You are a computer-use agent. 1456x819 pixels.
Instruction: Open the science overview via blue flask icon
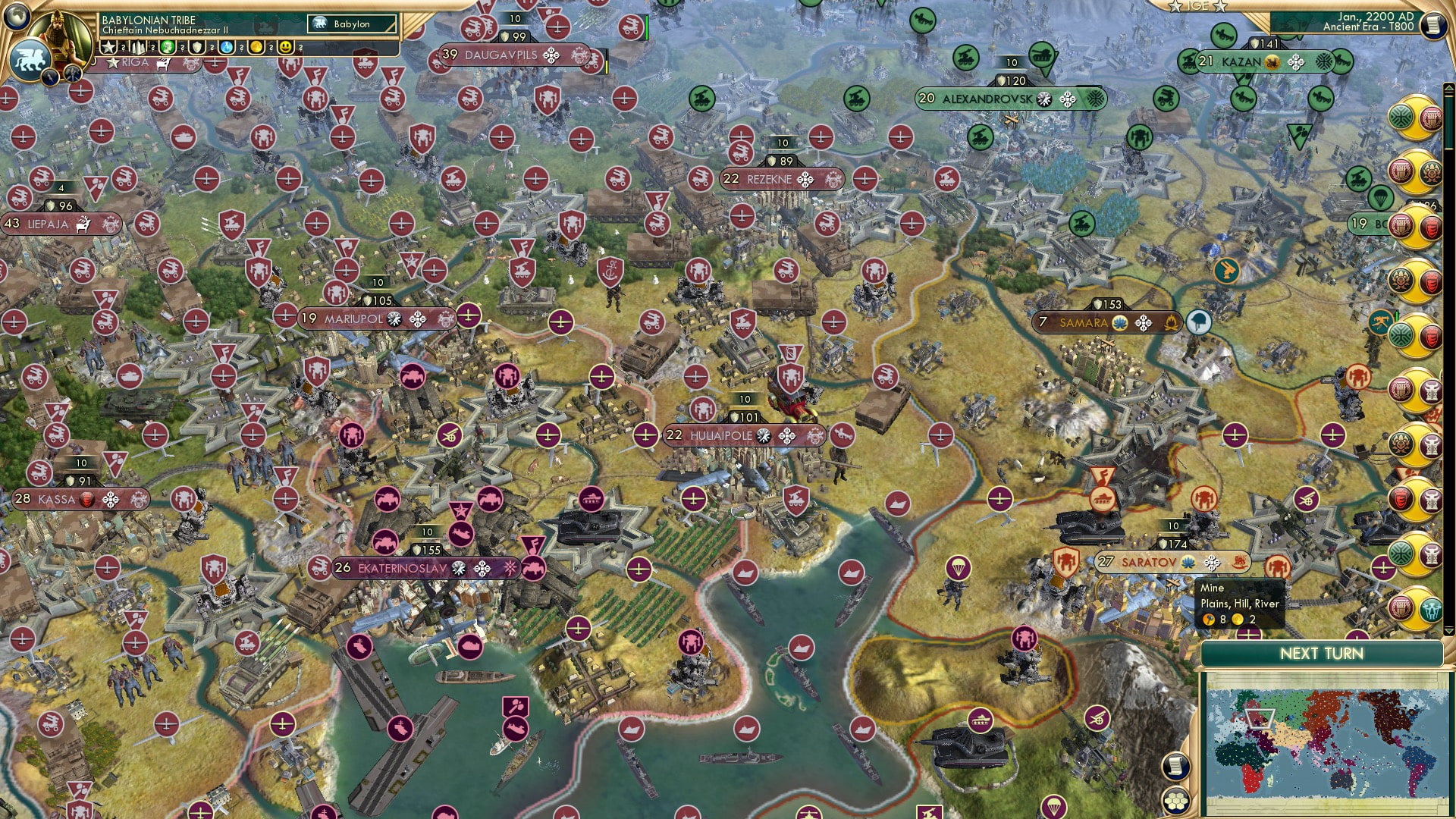(x=225, y=46)
